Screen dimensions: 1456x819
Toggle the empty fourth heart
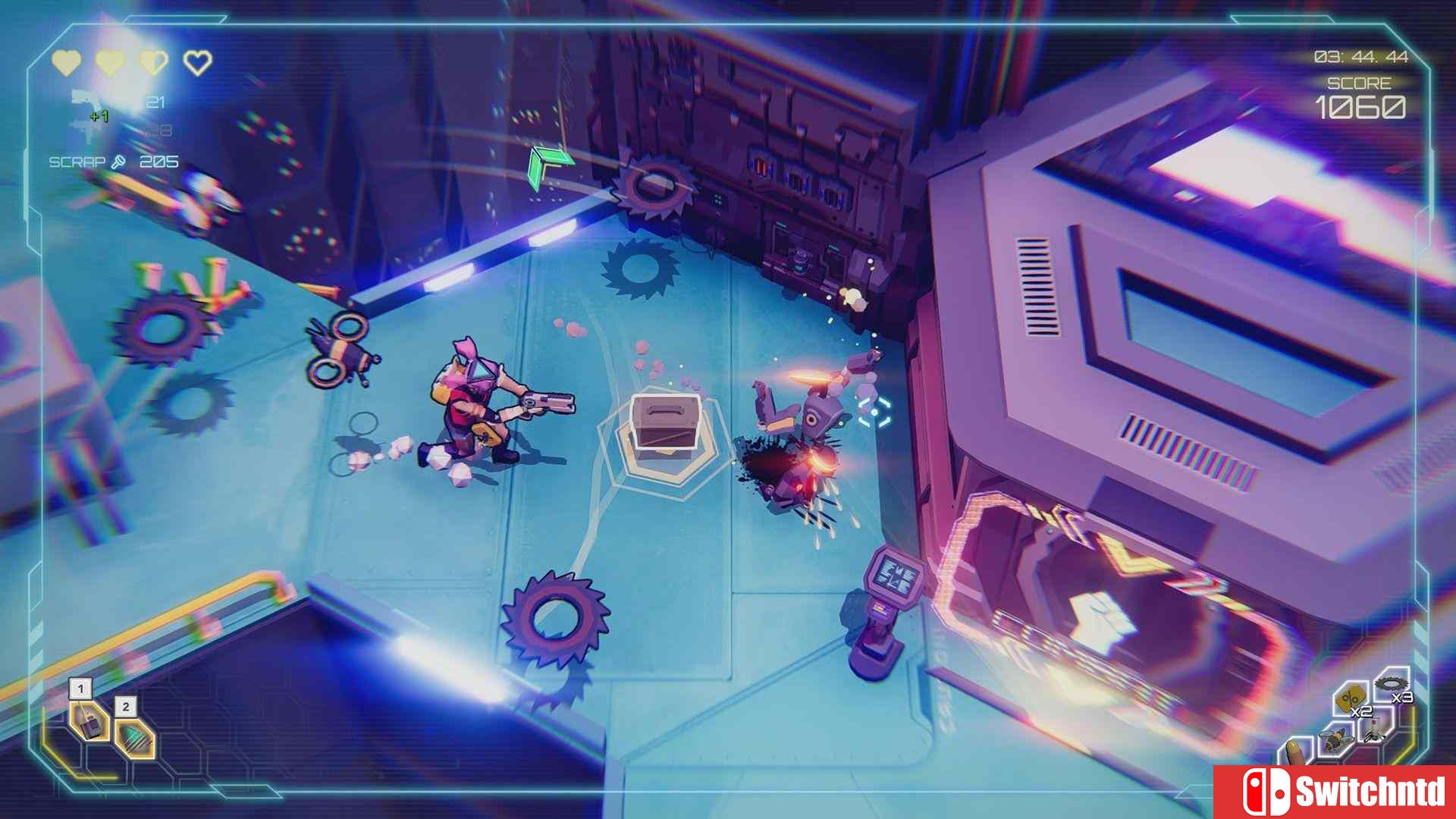[197, 62]
